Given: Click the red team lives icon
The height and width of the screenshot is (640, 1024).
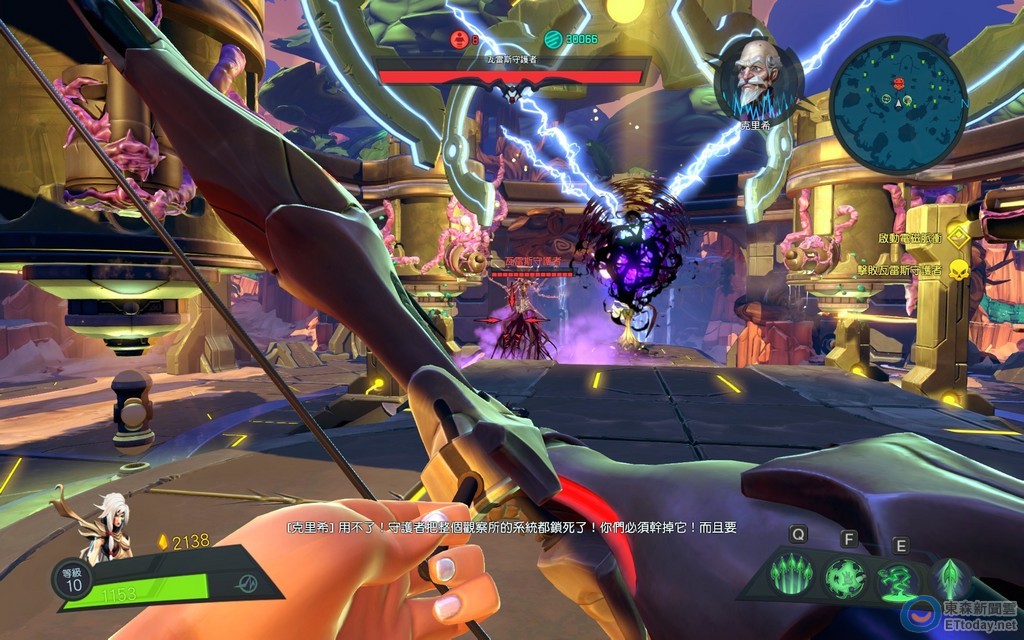Looking at the screenshot, I should pyautogui.click(x=458, y=39).
